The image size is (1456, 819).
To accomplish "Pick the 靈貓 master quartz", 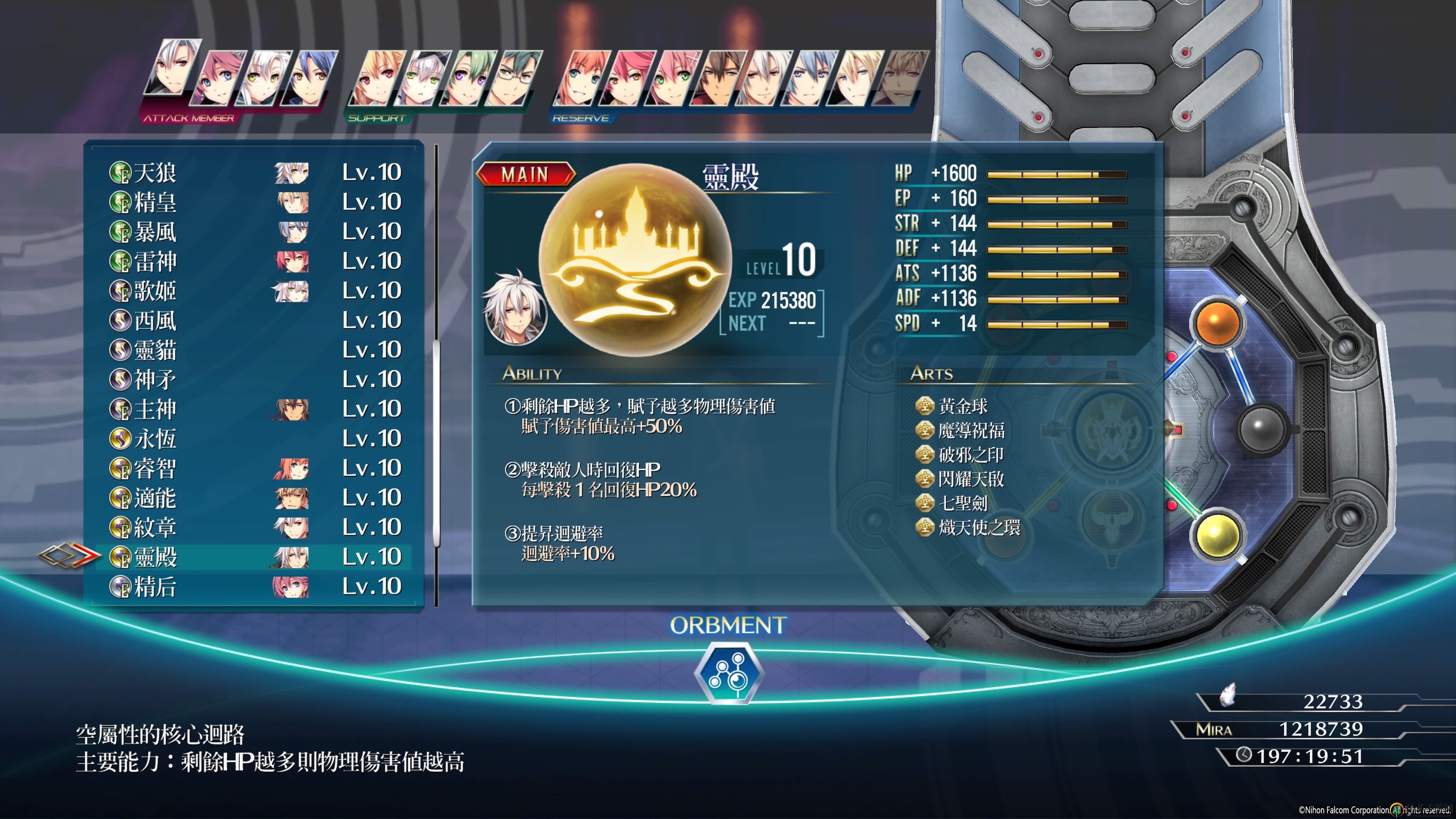I will pyautogui.click(x=254, y=350).
